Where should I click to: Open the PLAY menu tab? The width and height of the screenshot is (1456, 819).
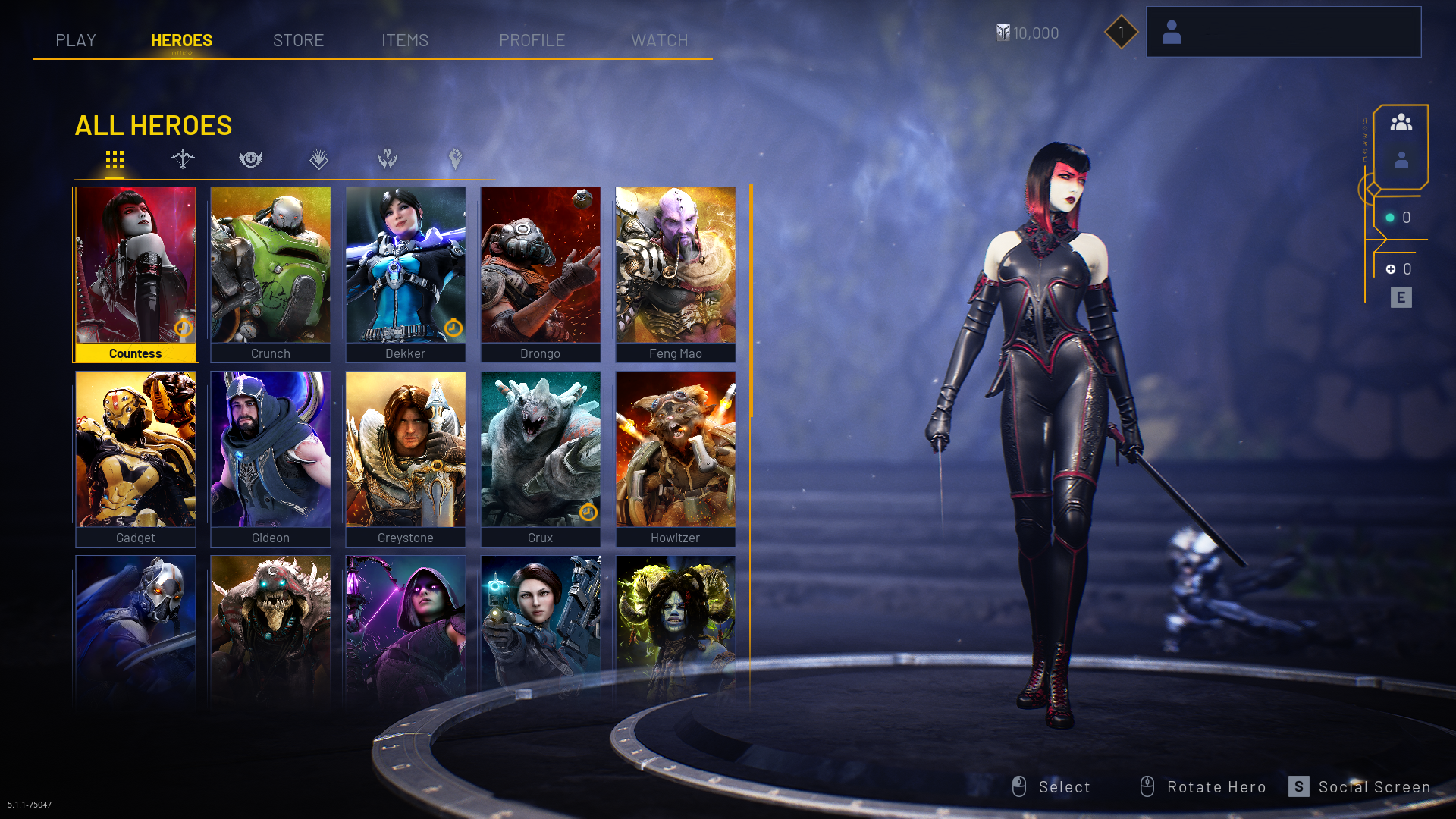coord(76,40)
